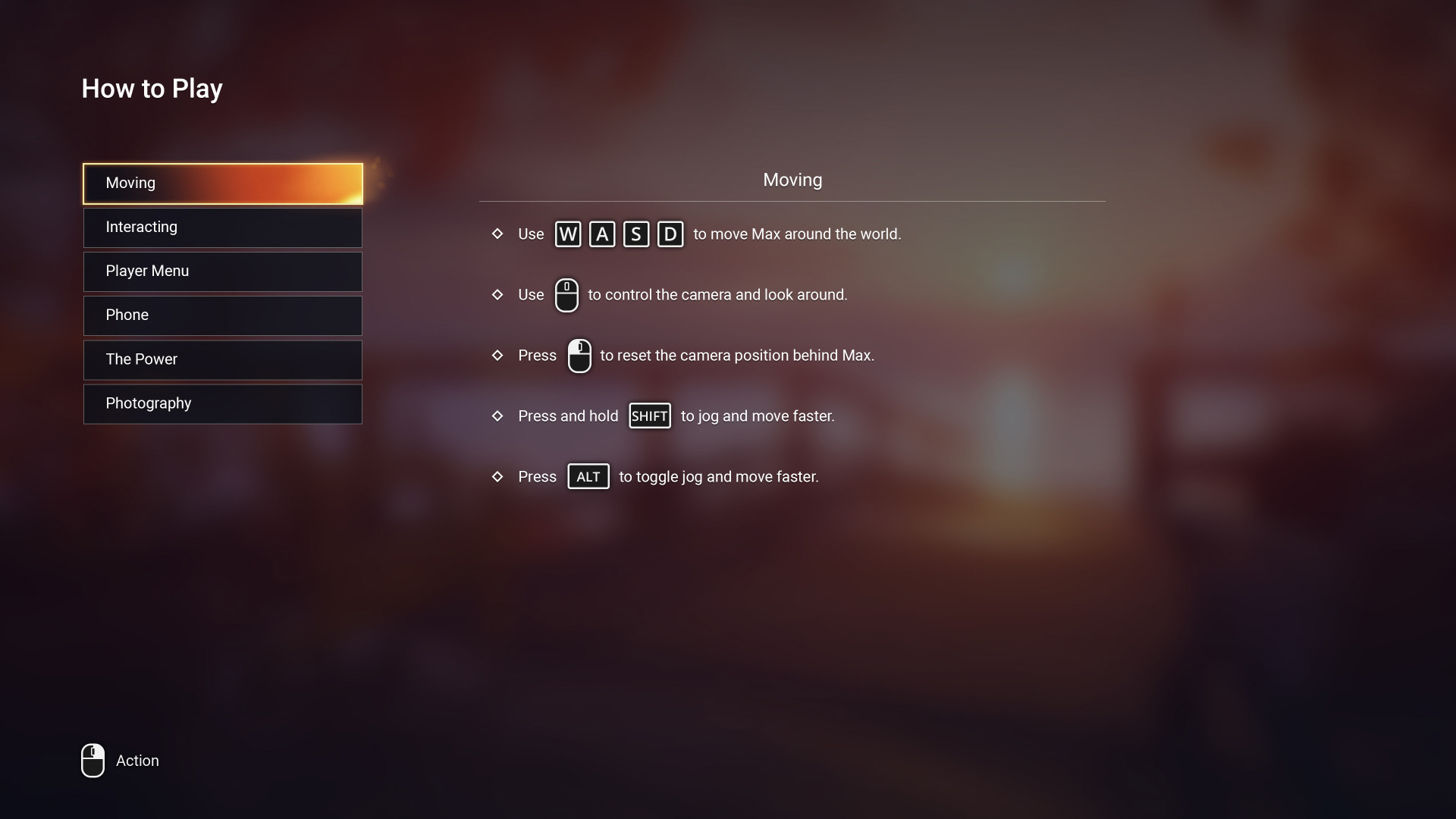Click the diamond bullet beside WASD instruction
Screen dimensions: 1456x819
click(x=497, y=234)
